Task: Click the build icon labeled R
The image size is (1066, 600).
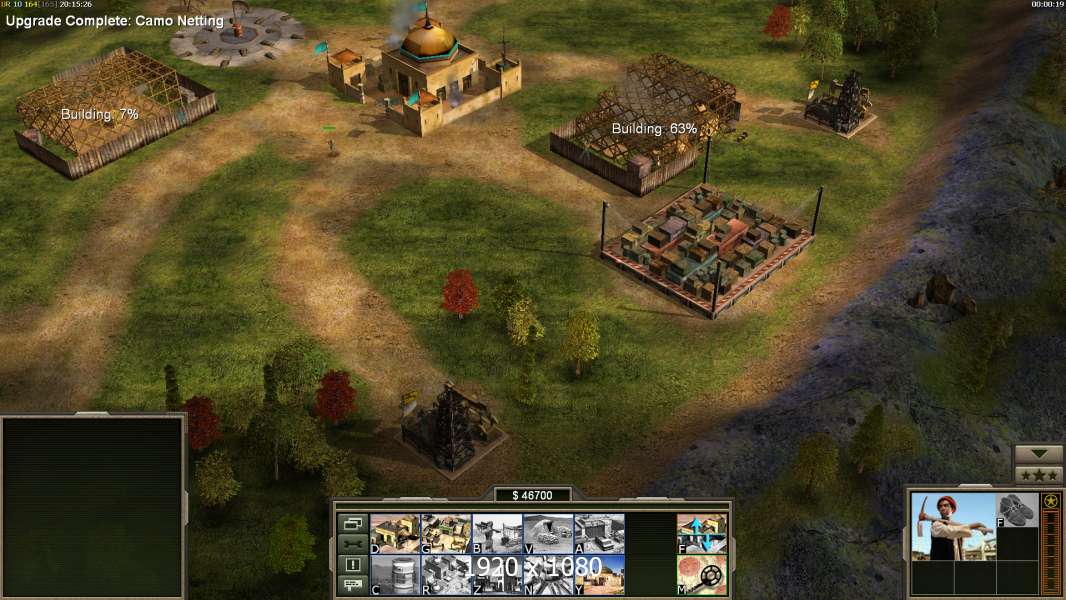Action: pos(446,574)
